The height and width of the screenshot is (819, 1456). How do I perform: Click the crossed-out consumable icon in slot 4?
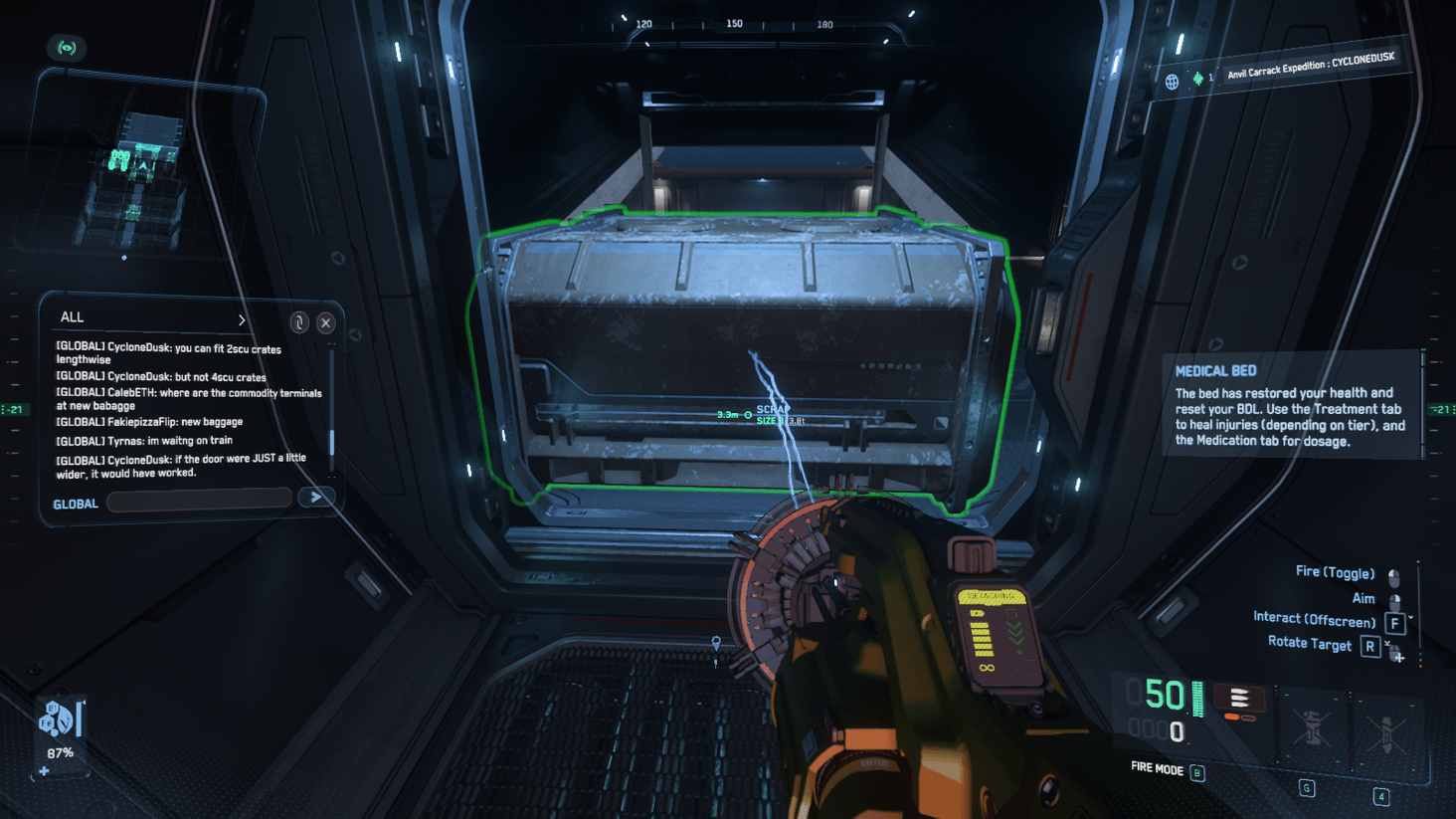(x=1386, y=730)
